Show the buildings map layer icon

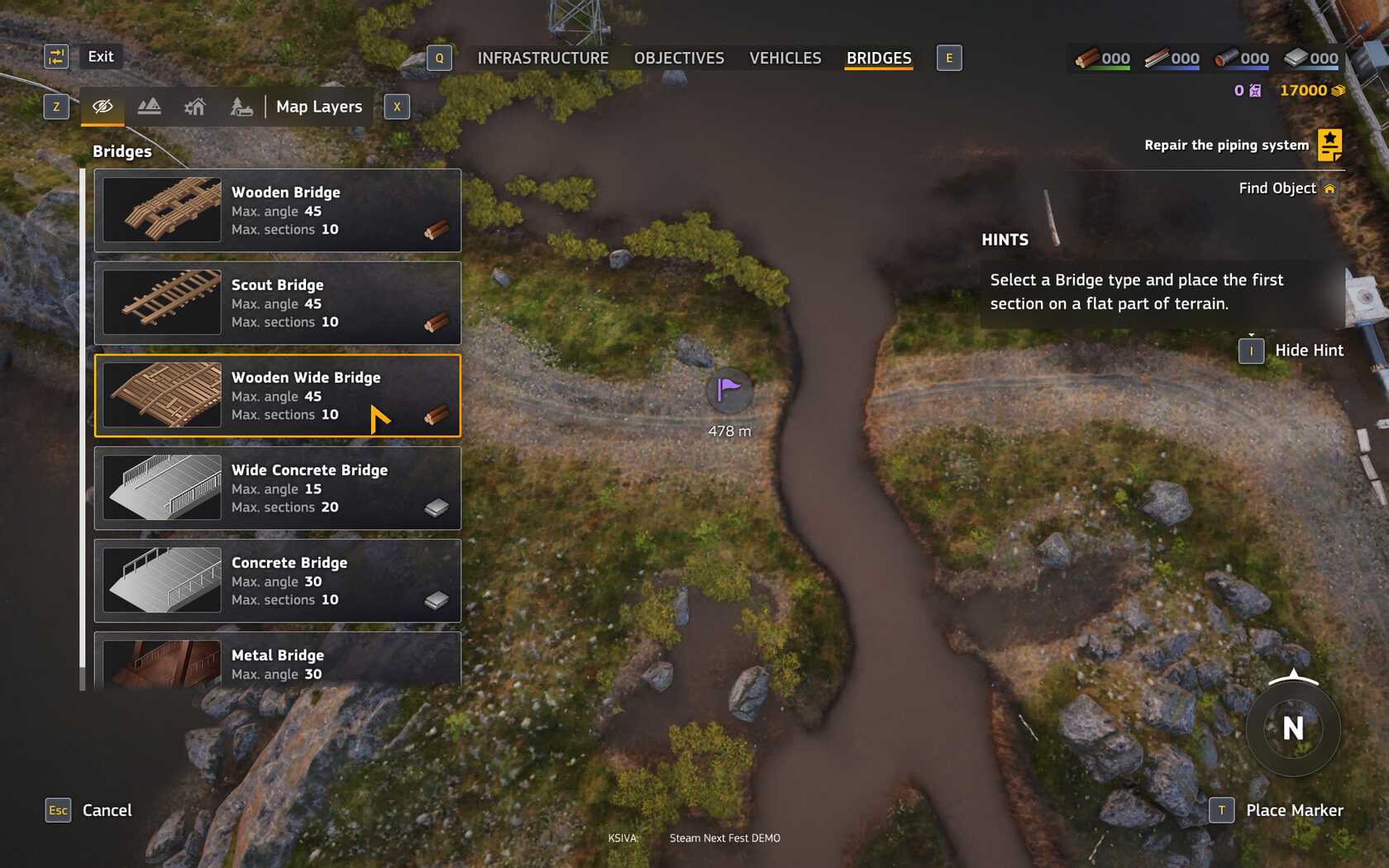[195, 107]
